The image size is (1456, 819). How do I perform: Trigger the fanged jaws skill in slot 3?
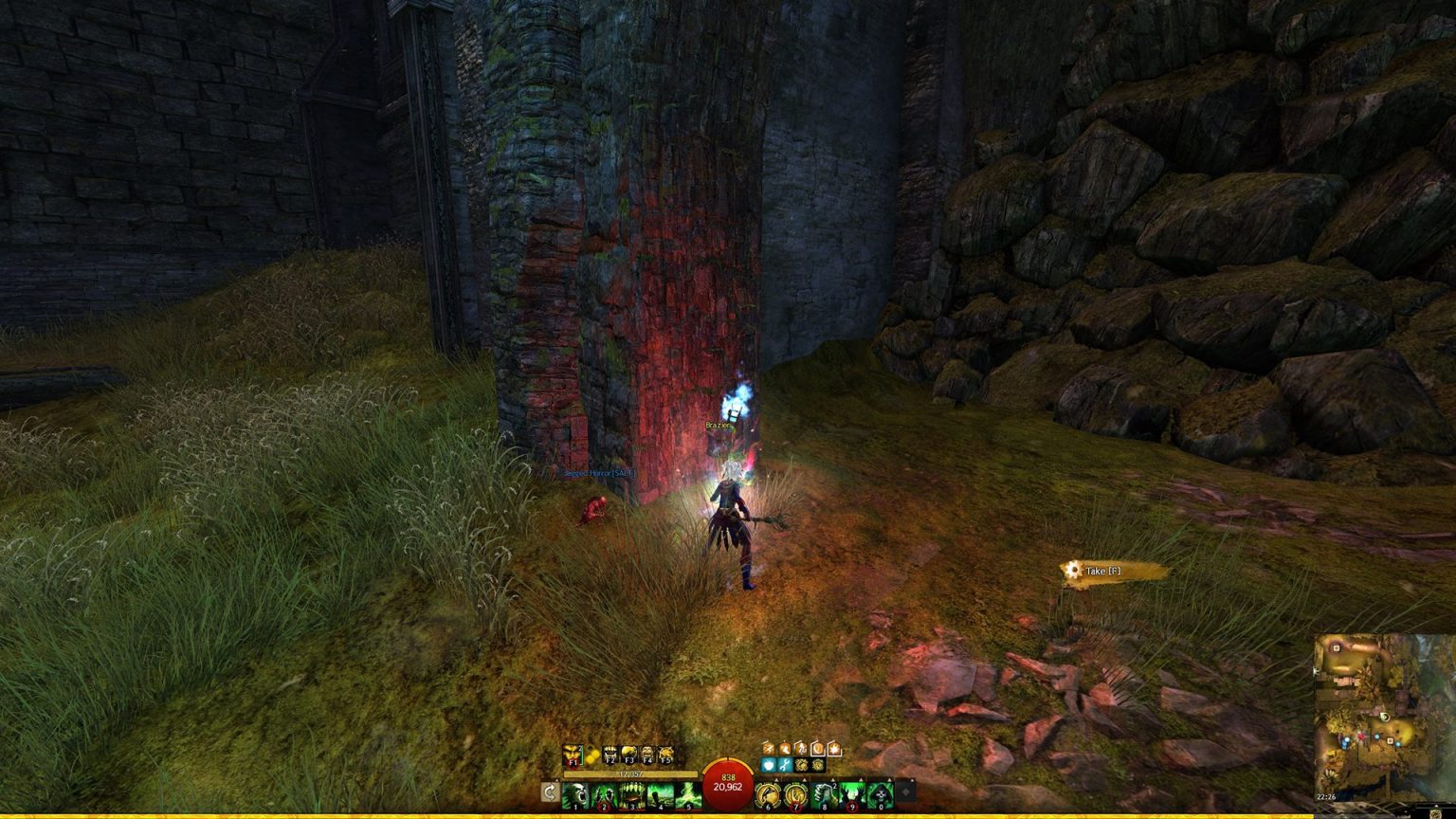pos(632,795)
